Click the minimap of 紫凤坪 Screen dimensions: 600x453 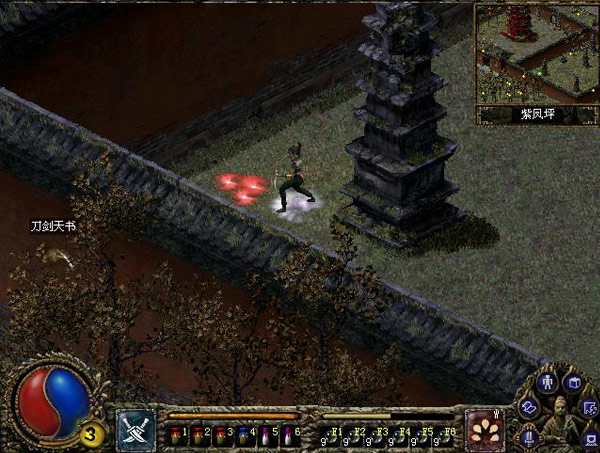pos(535,53)
